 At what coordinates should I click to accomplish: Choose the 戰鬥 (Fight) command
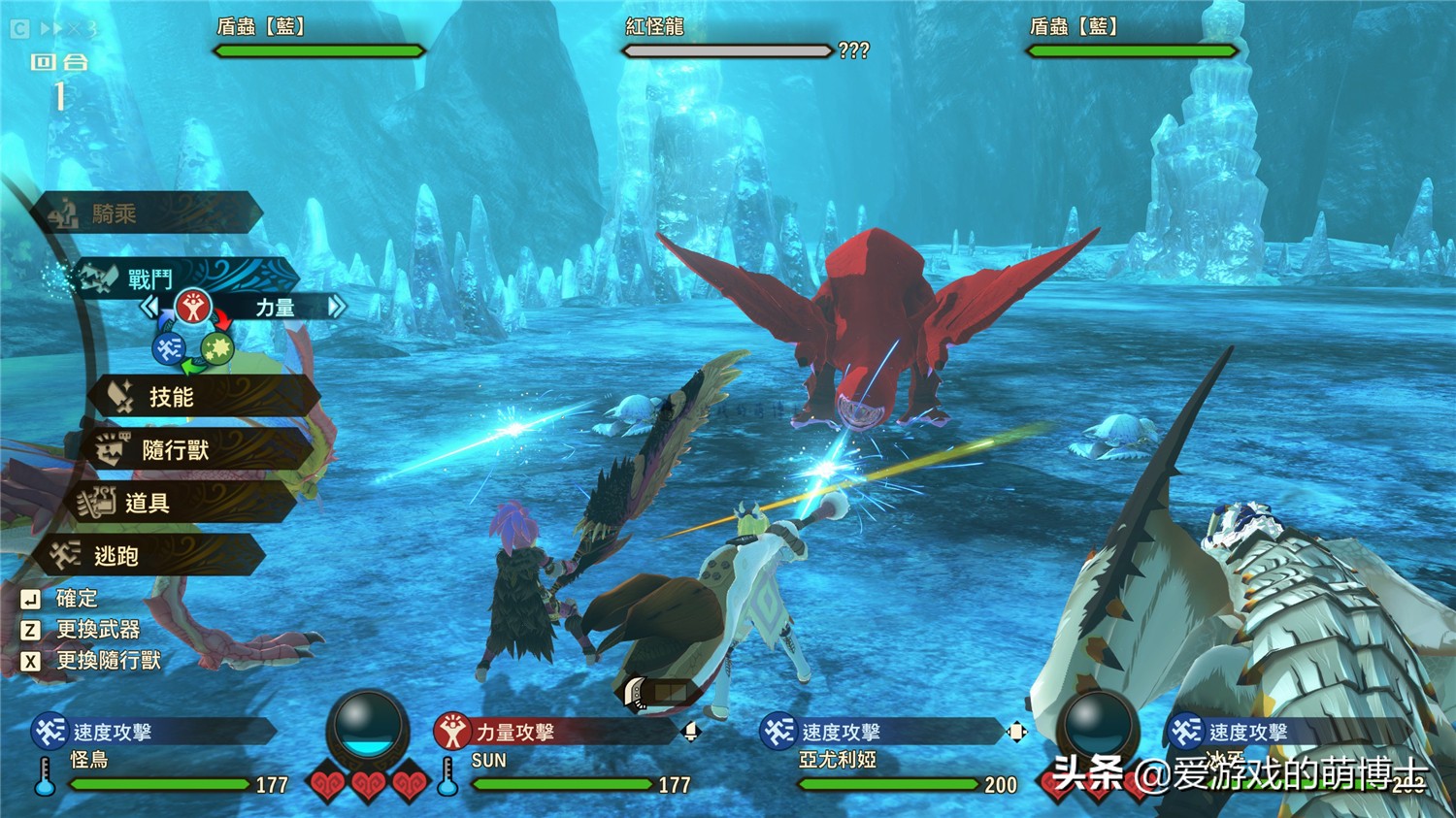point(184,279)
